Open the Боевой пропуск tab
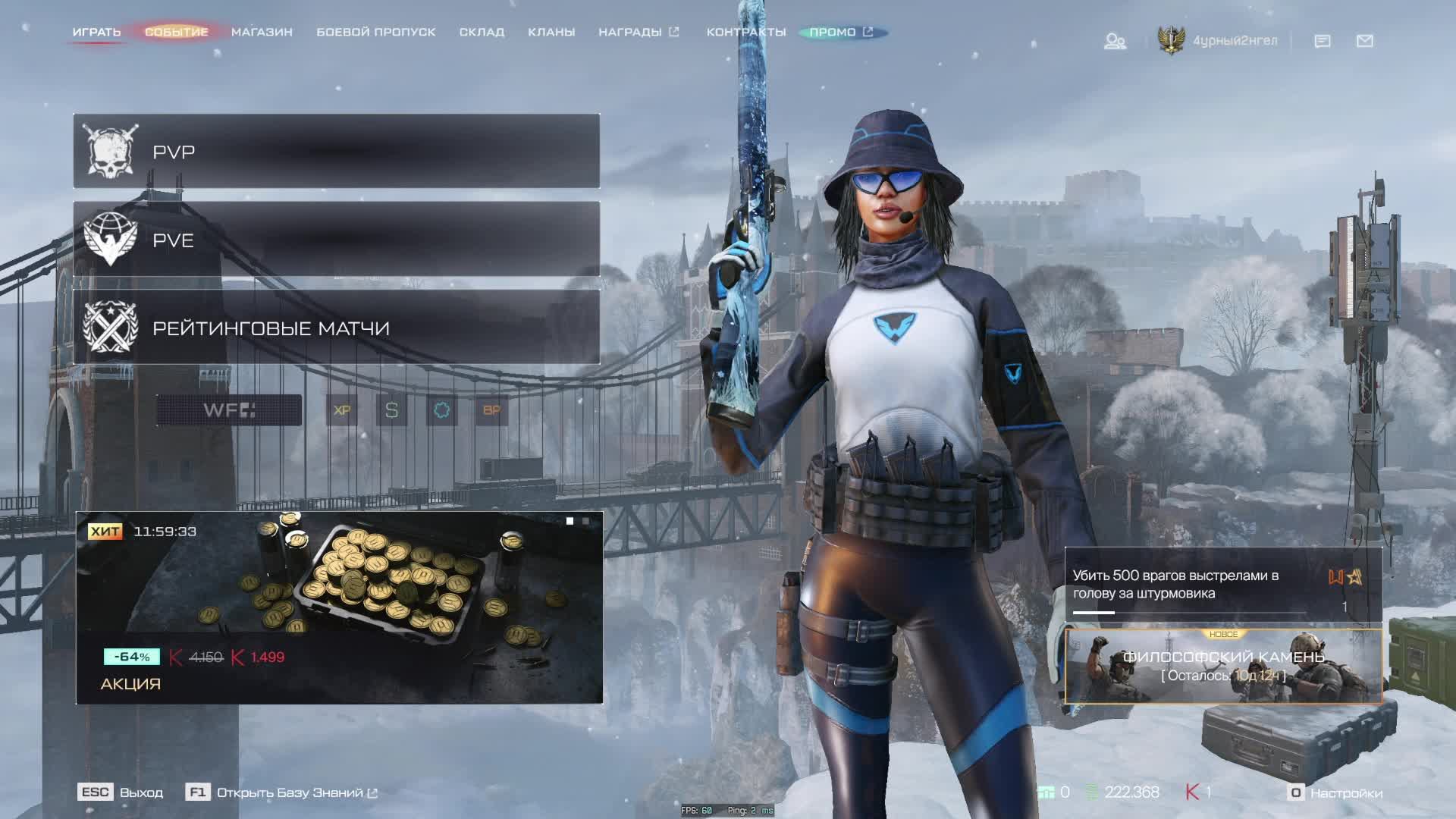This screenshot has width=1456, height=819. tap(375, 32)
